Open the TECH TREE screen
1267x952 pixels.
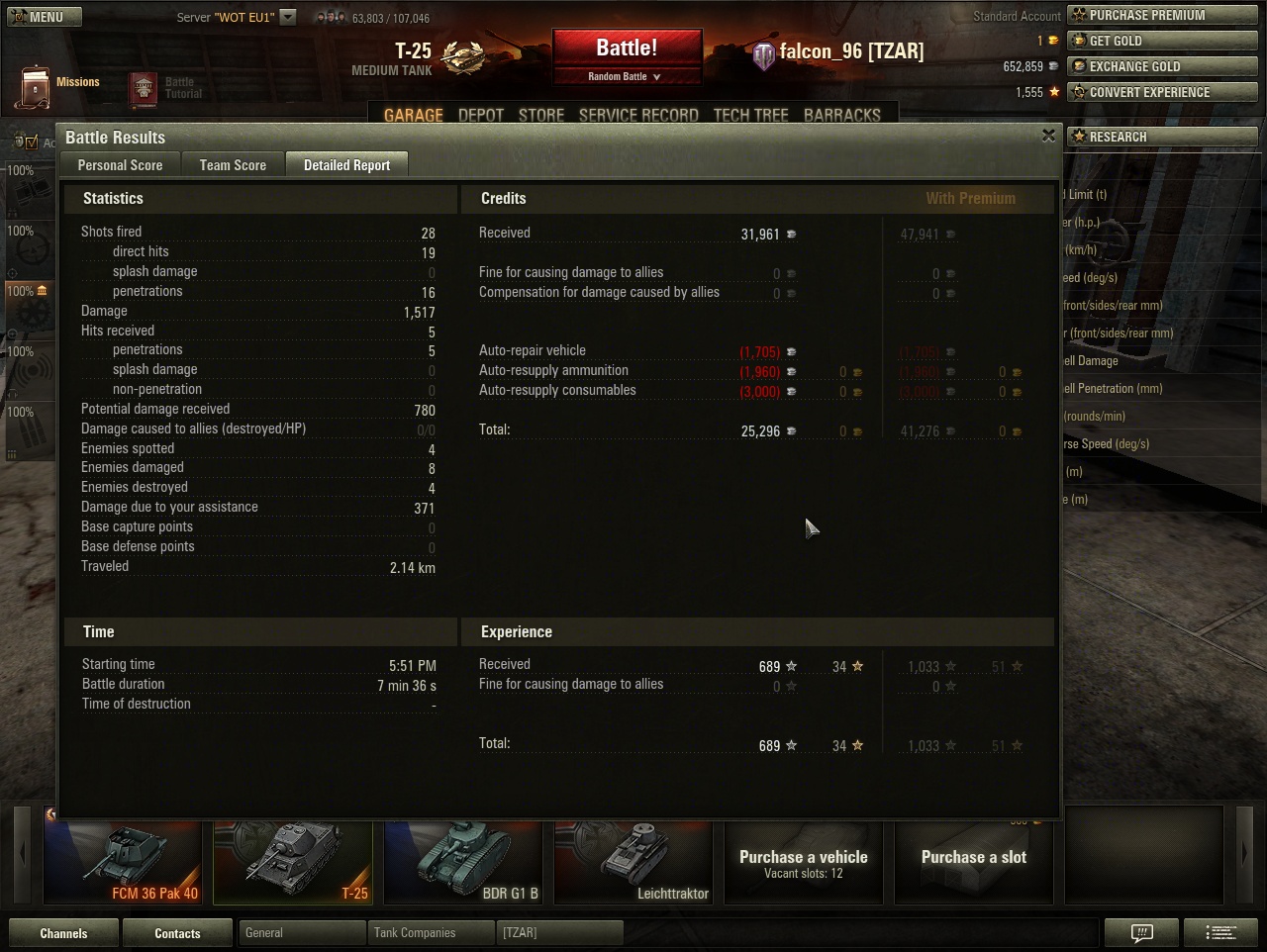tap(750, 115)
